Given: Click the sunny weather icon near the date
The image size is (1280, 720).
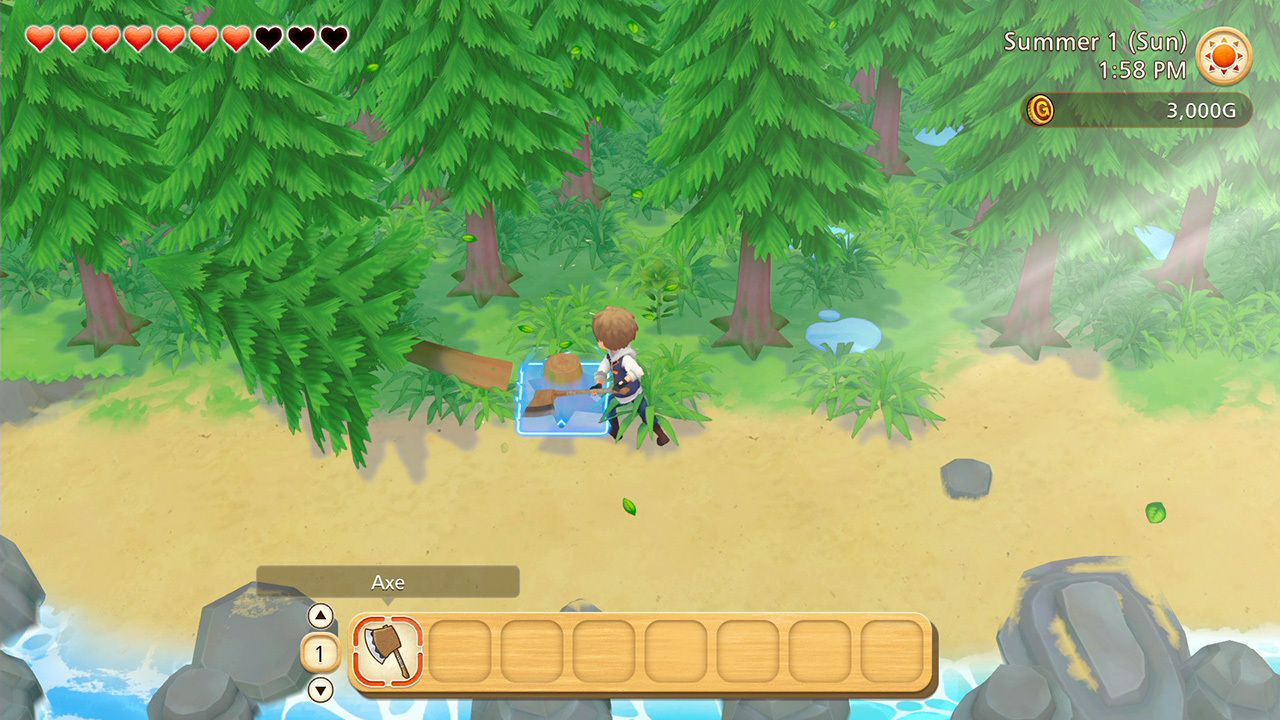Looking at the screenshot, I should 1225,56.
